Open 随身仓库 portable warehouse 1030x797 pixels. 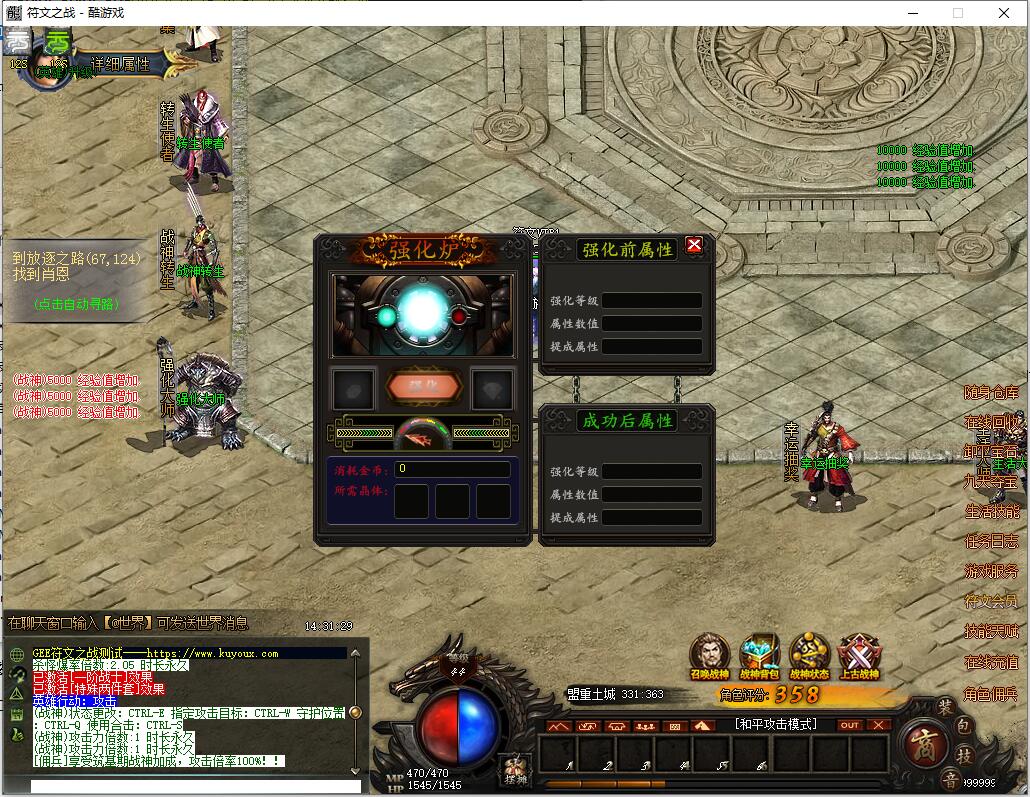pyautogui.click(x=991, y=392)
